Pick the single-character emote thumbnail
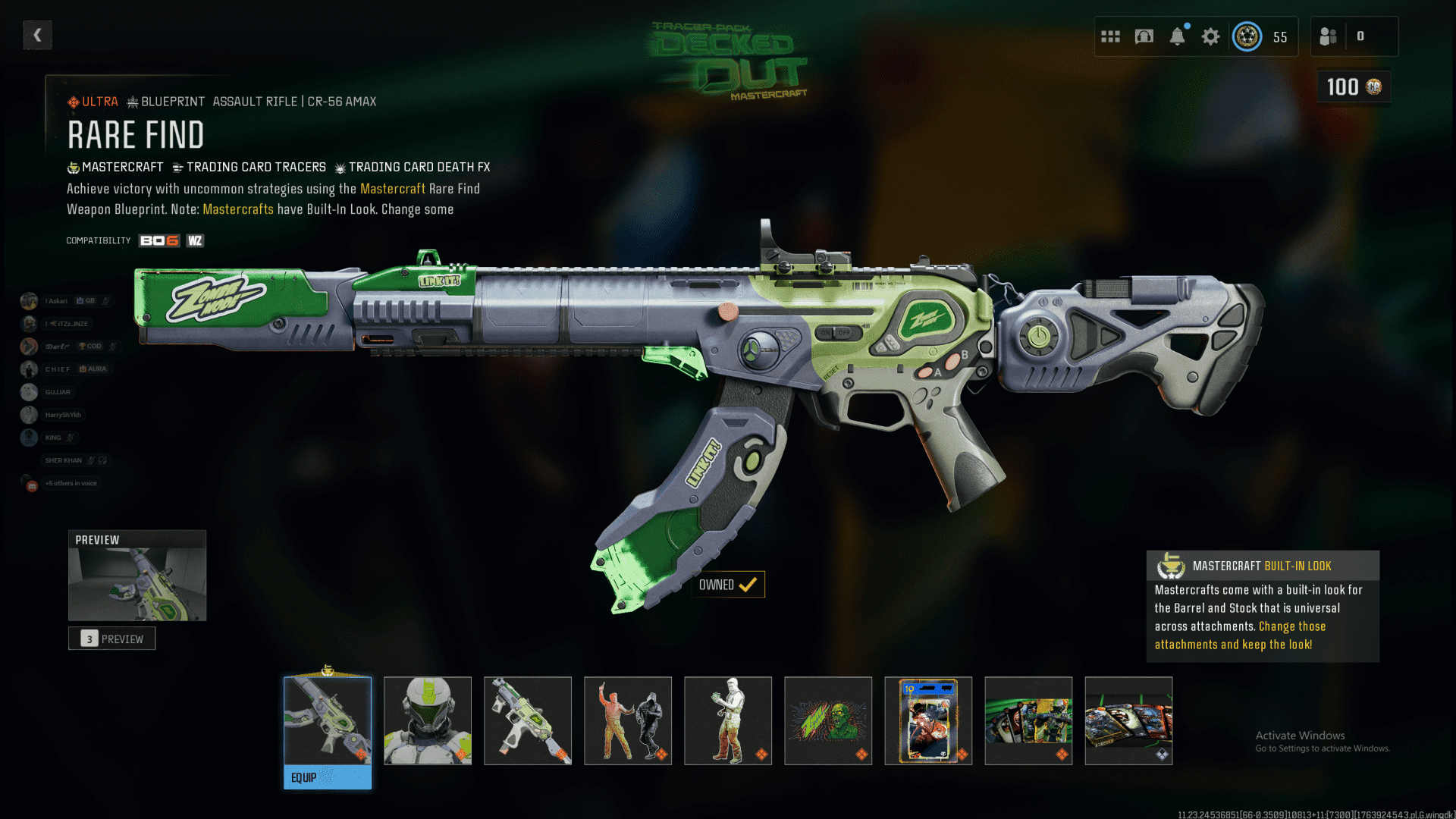 tap(728, 720)
